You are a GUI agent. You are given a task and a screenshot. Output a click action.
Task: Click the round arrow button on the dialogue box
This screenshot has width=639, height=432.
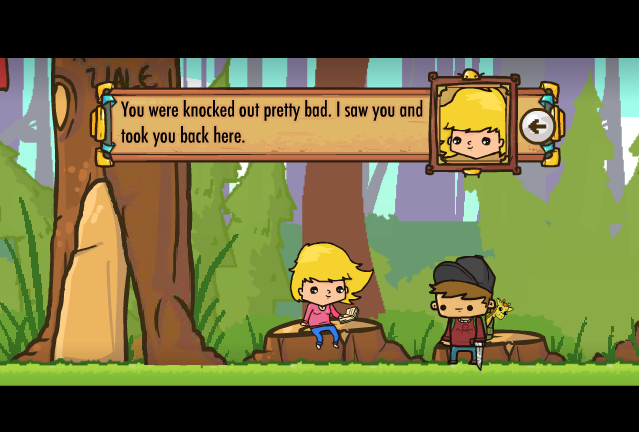coord(537,126)
